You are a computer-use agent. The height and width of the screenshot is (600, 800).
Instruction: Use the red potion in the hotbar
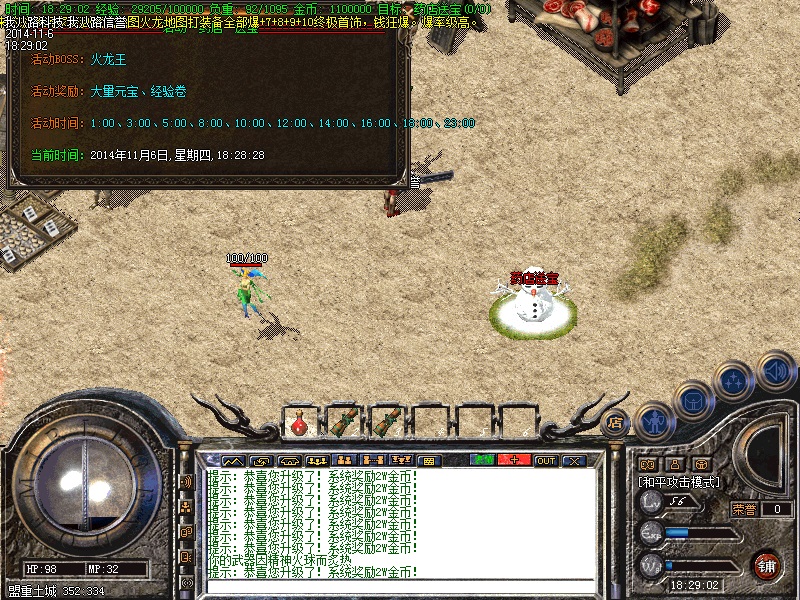pos(300,421)
